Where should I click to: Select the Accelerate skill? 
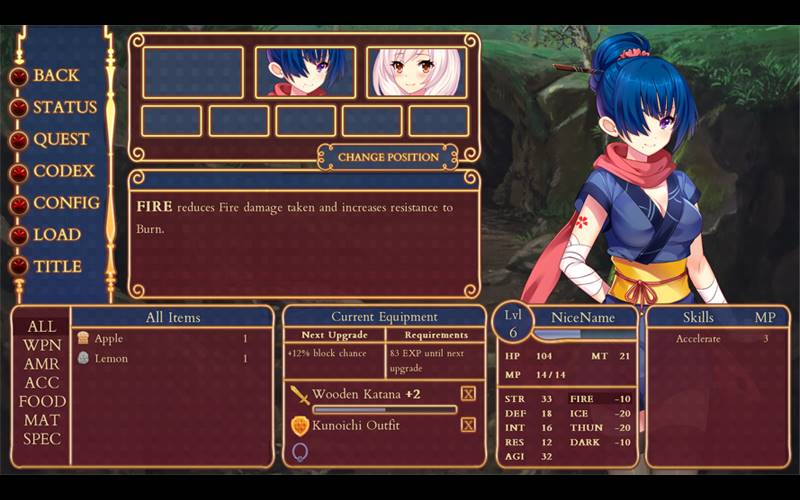(x=699, y=339)
